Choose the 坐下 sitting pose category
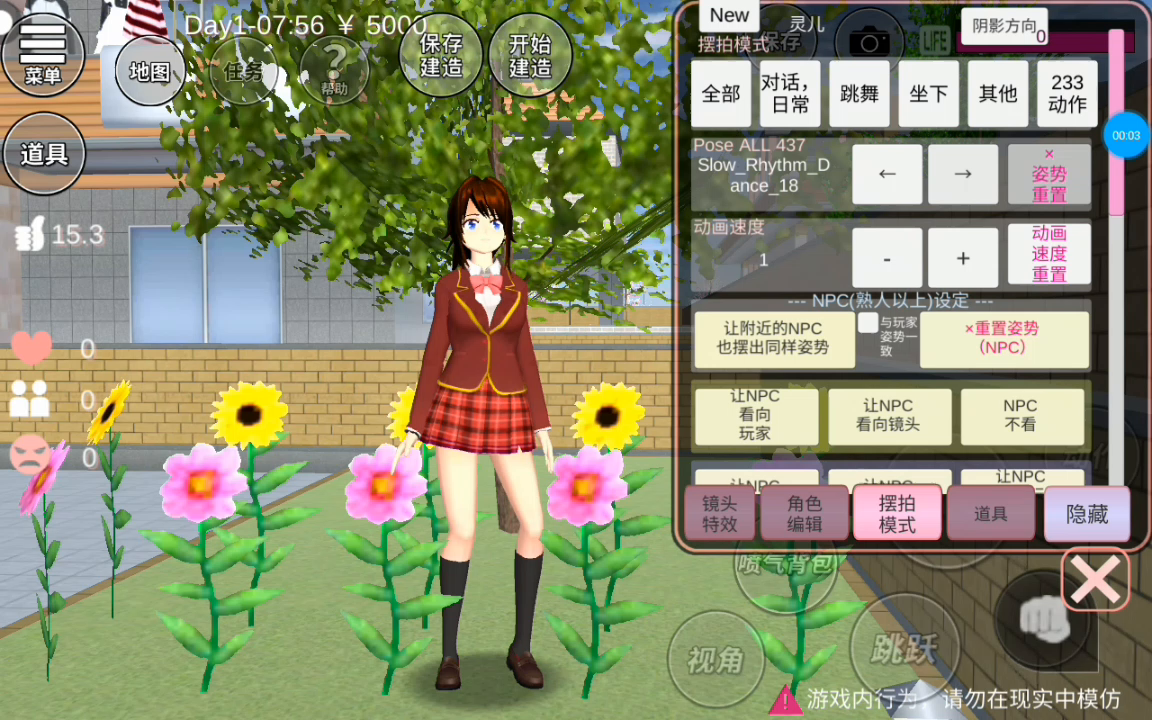1152x720 pixels. [x=928, y=94]
